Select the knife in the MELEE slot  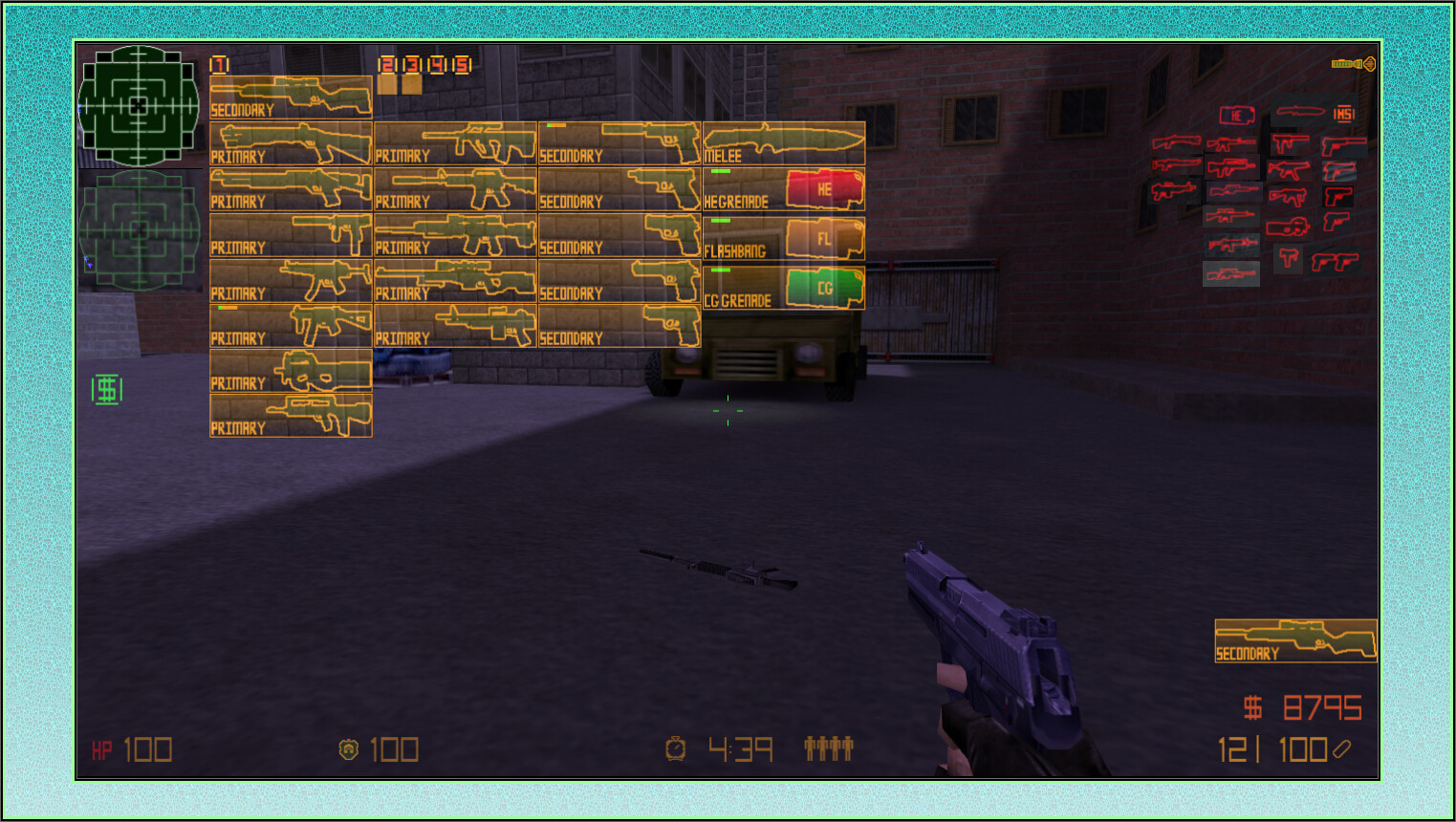click(784, 143)
